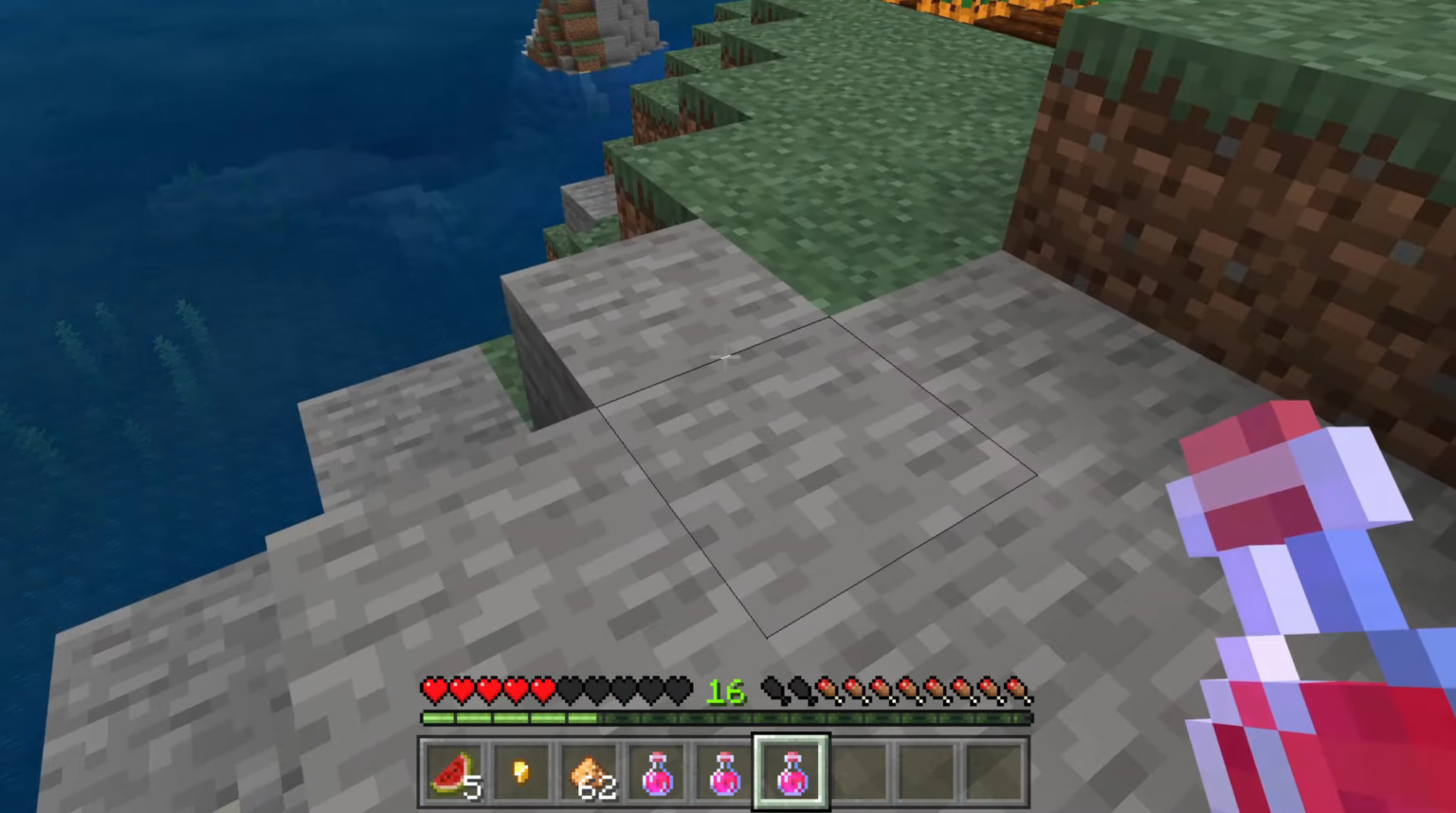1456x813 pixels.
Task: Click the crosshair at screen center
Action: click(726, 357)
